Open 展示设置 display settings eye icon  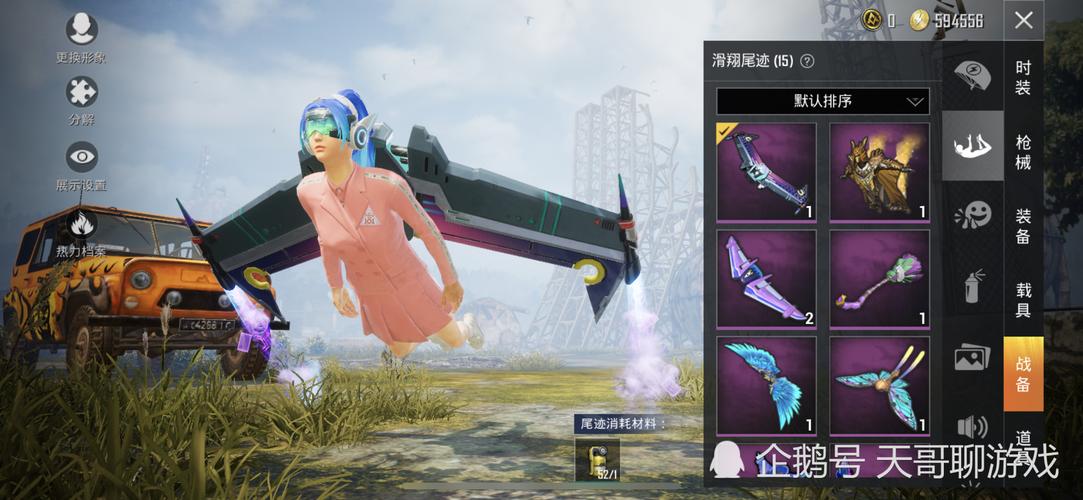click(x=81, y=157)
